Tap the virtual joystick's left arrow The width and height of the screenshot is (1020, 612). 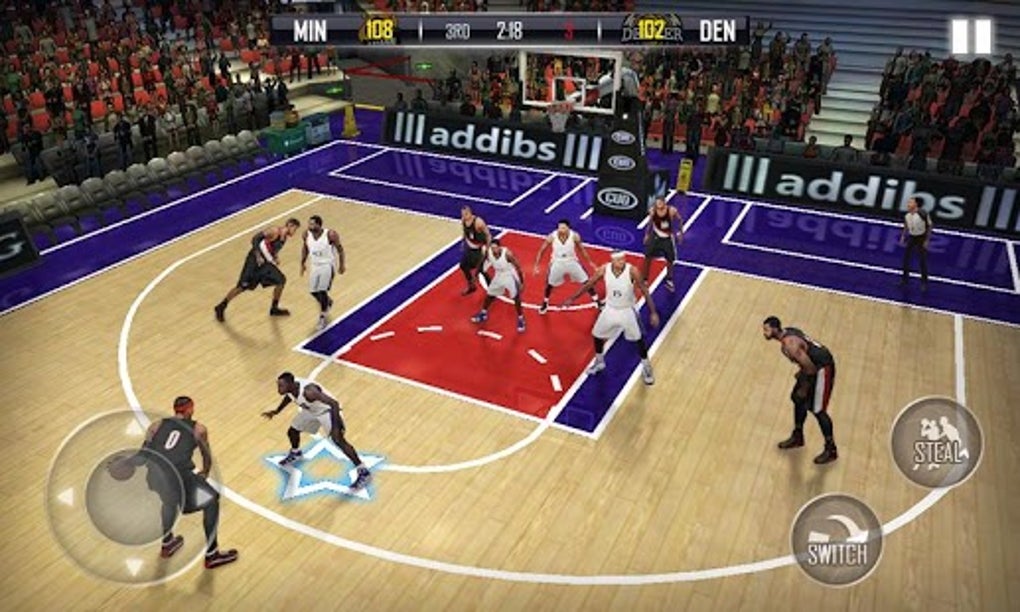coord(65,496)
